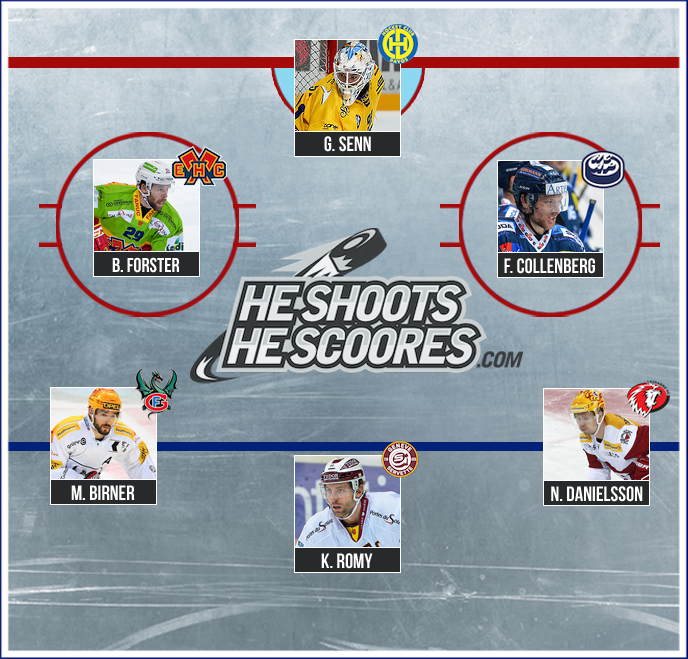Select center K. Romy's card
The image size is (688, 659).
[348, 514]
